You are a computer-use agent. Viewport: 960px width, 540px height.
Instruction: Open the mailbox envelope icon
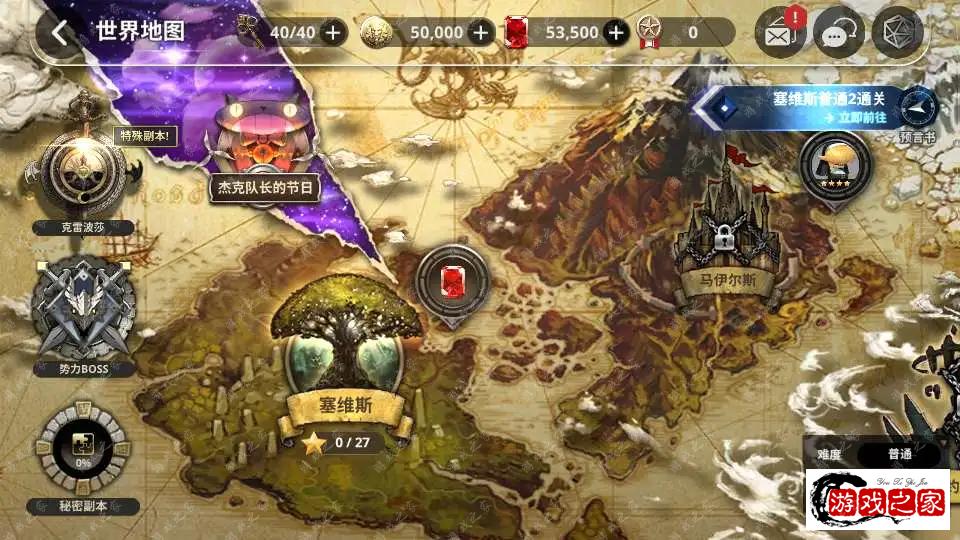click(x=782, y=33)
